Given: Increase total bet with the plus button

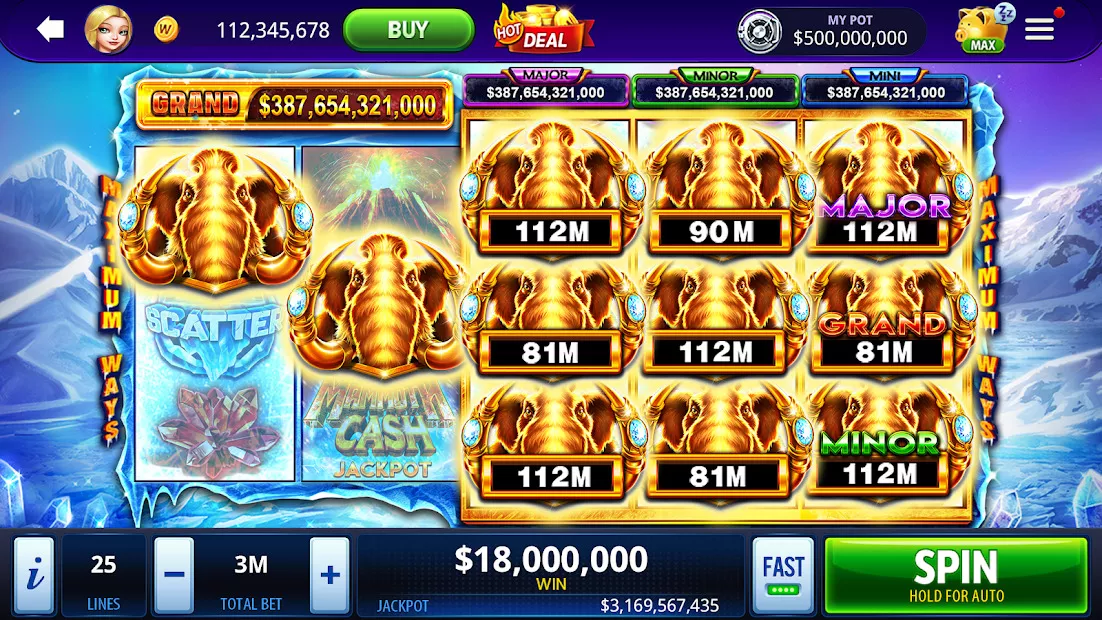Looking at the screenshot, I should coord(330,575).
